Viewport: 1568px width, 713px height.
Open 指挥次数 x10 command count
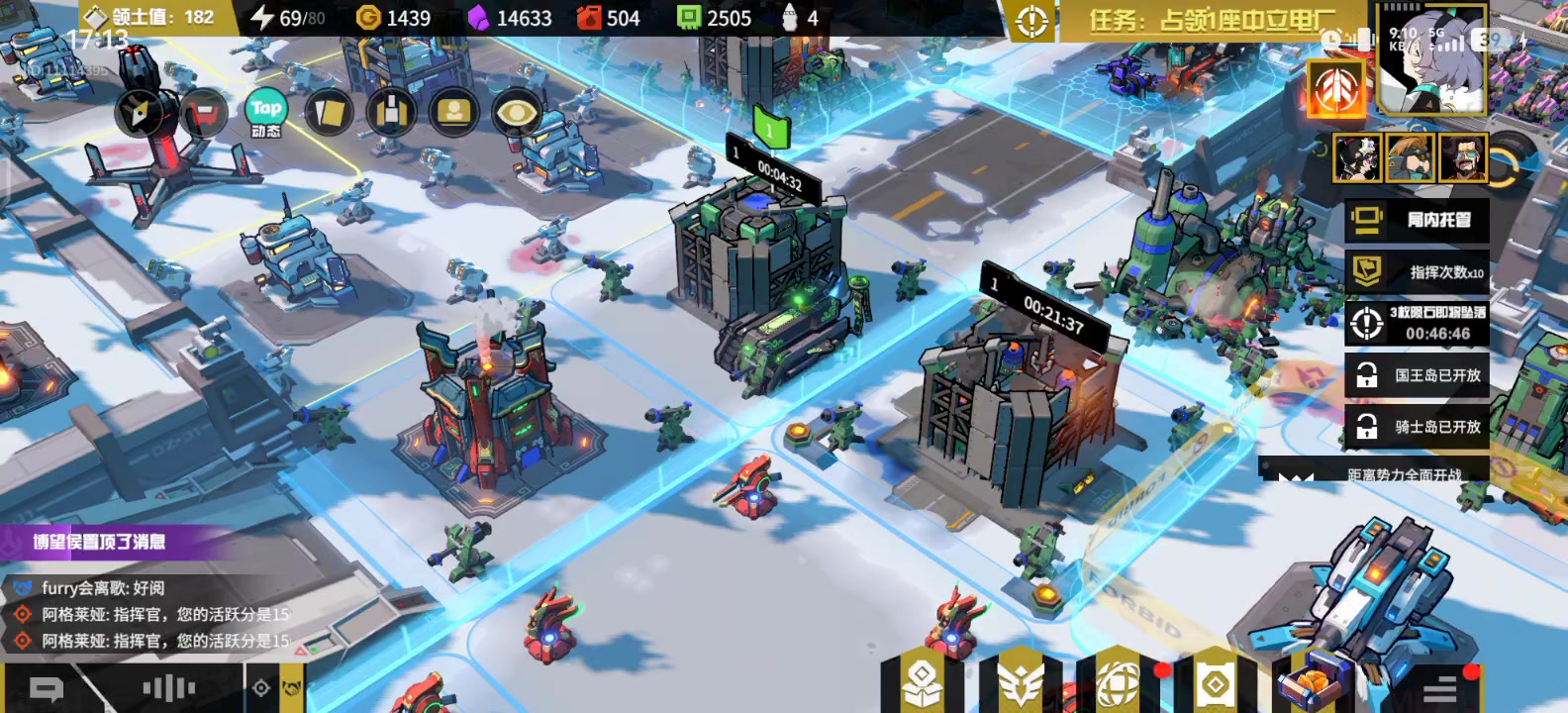pyautogui.click(x=1417, y=271)
